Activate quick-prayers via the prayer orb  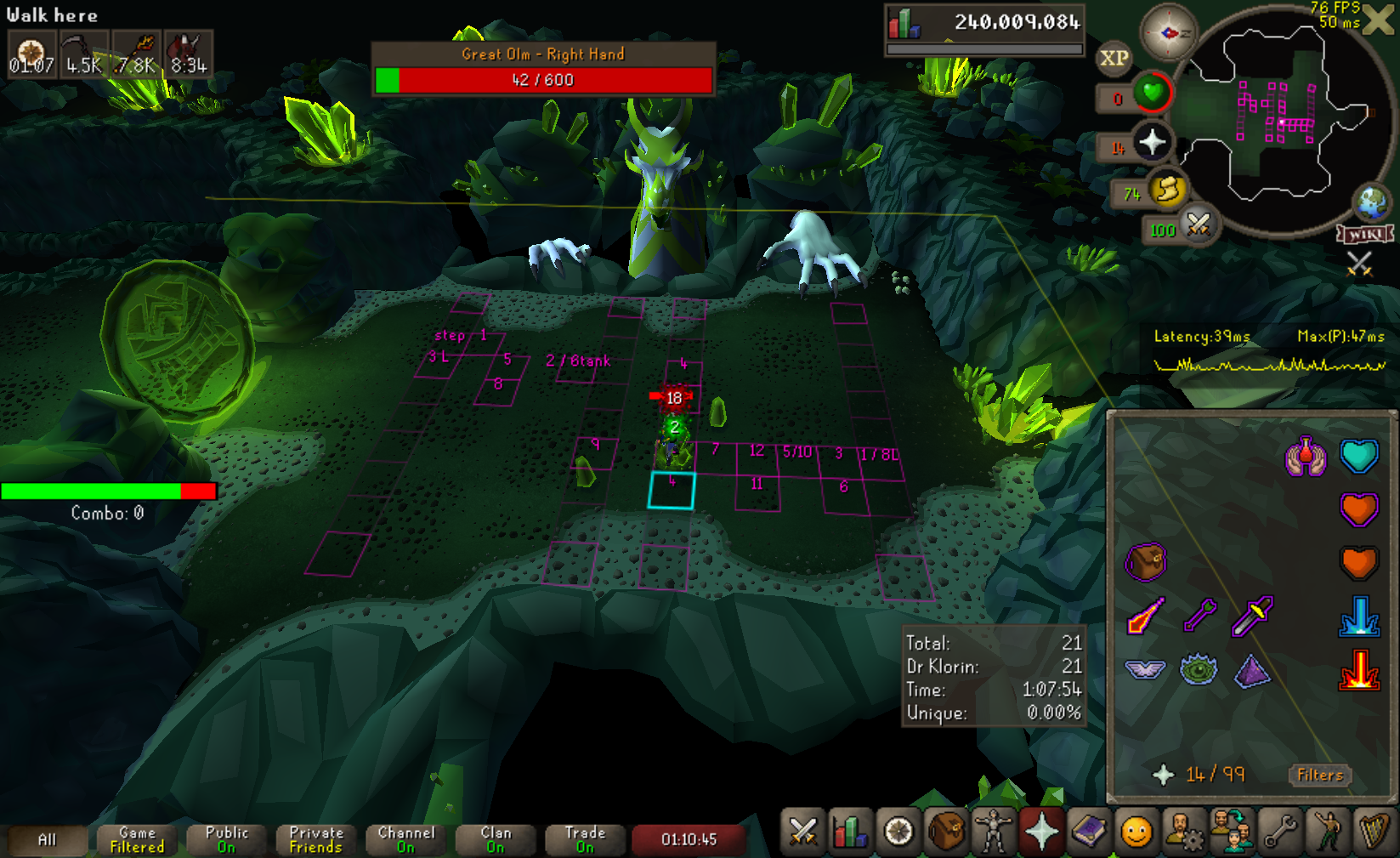click(x=1152, y=143)
